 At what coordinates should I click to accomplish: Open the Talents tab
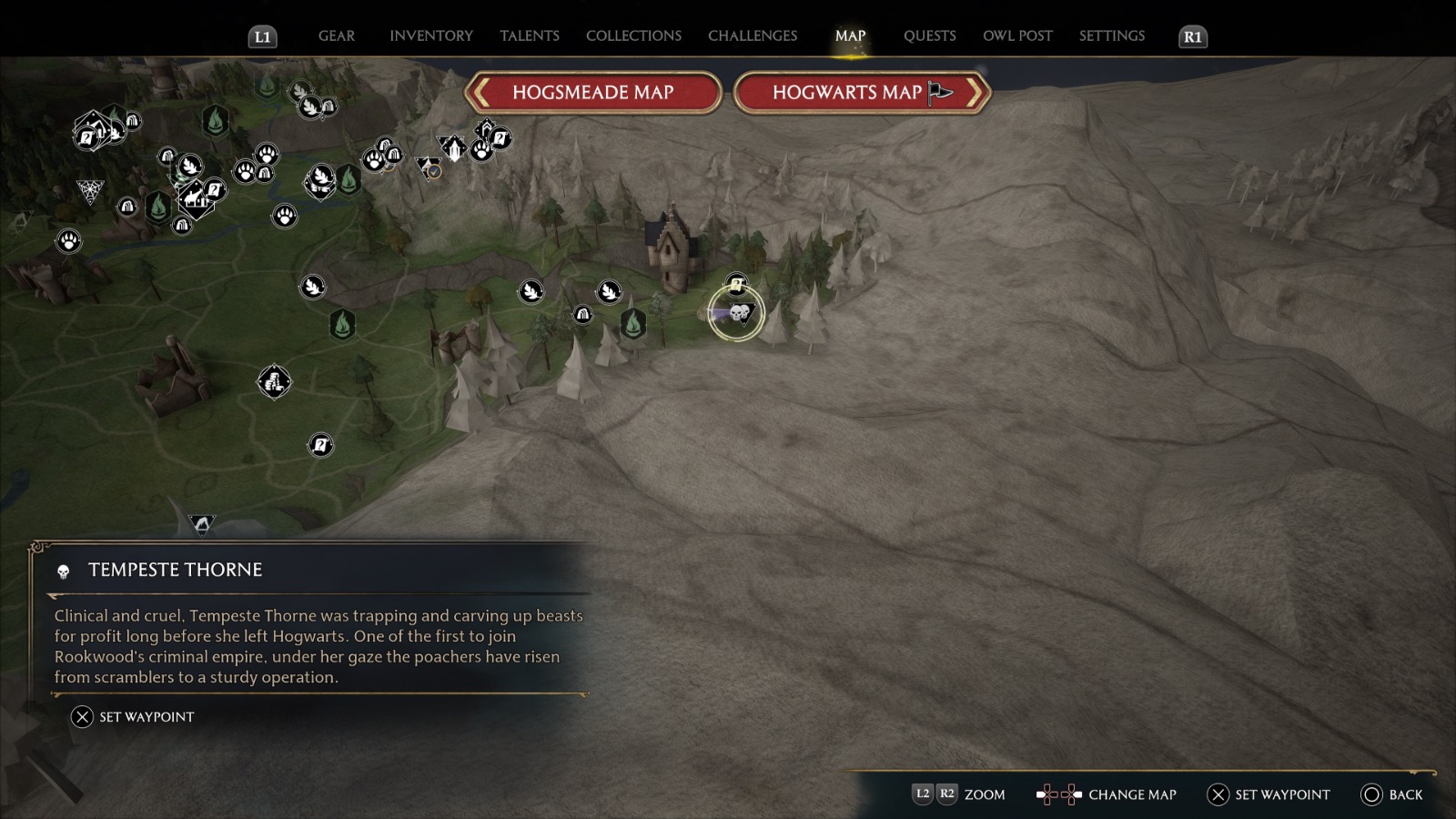point(529,36)
